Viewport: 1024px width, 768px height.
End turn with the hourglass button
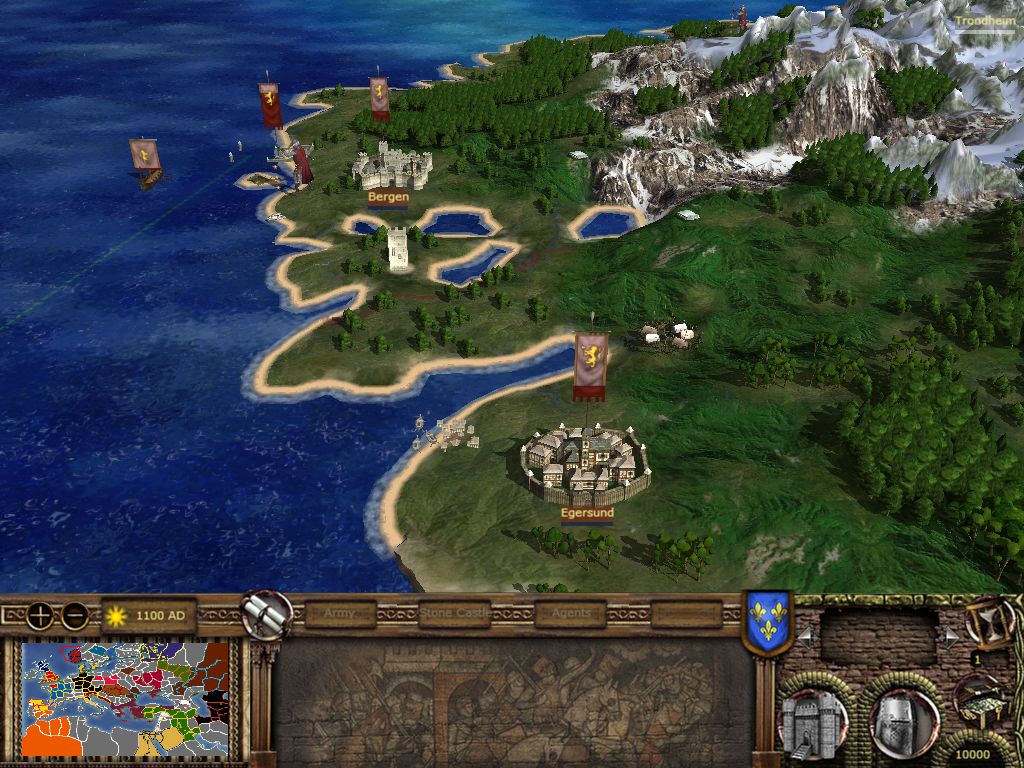[988, 623]
